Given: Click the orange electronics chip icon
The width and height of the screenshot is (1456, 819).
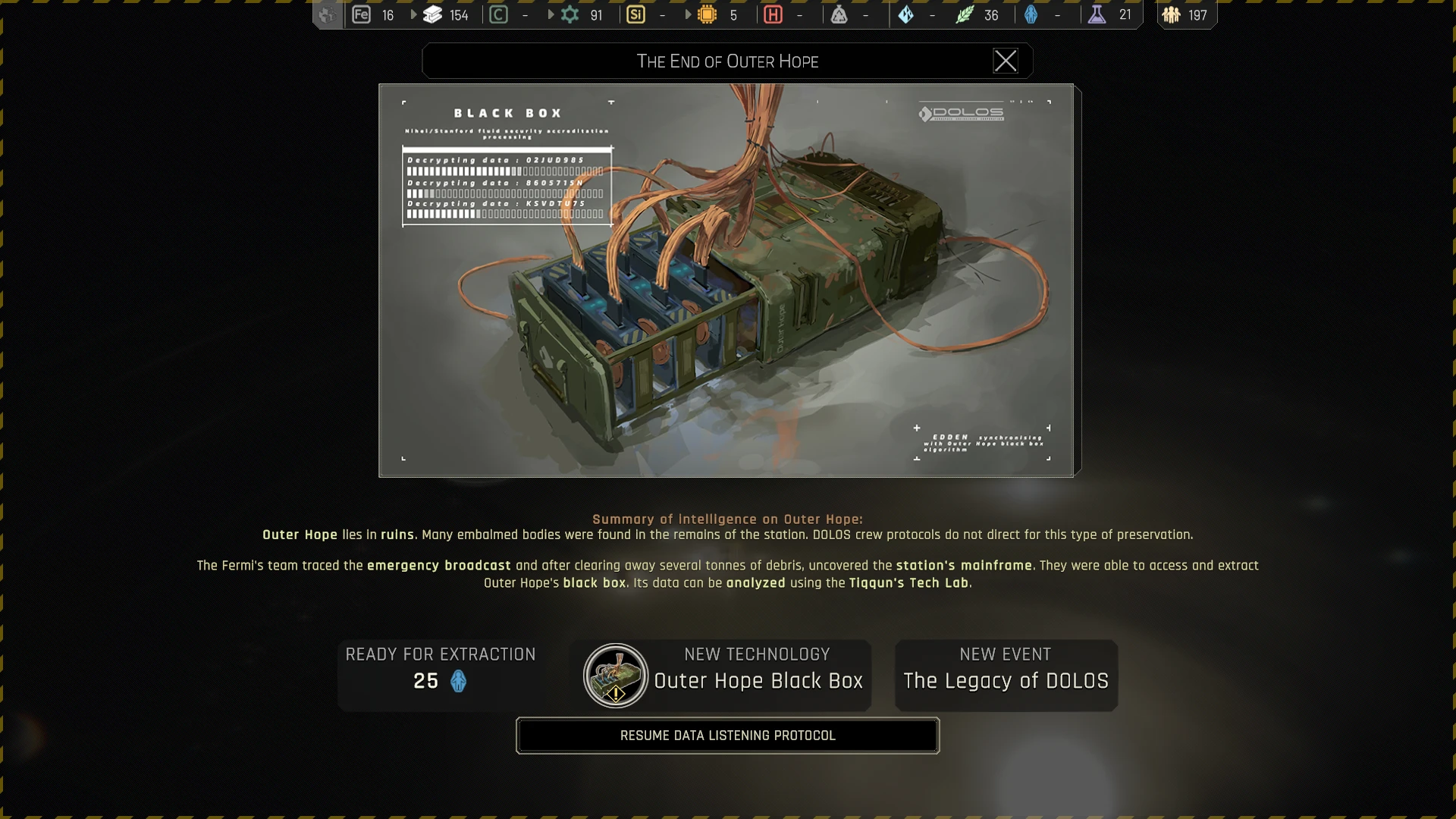Looking at the screenshot, I should [707, 15].
